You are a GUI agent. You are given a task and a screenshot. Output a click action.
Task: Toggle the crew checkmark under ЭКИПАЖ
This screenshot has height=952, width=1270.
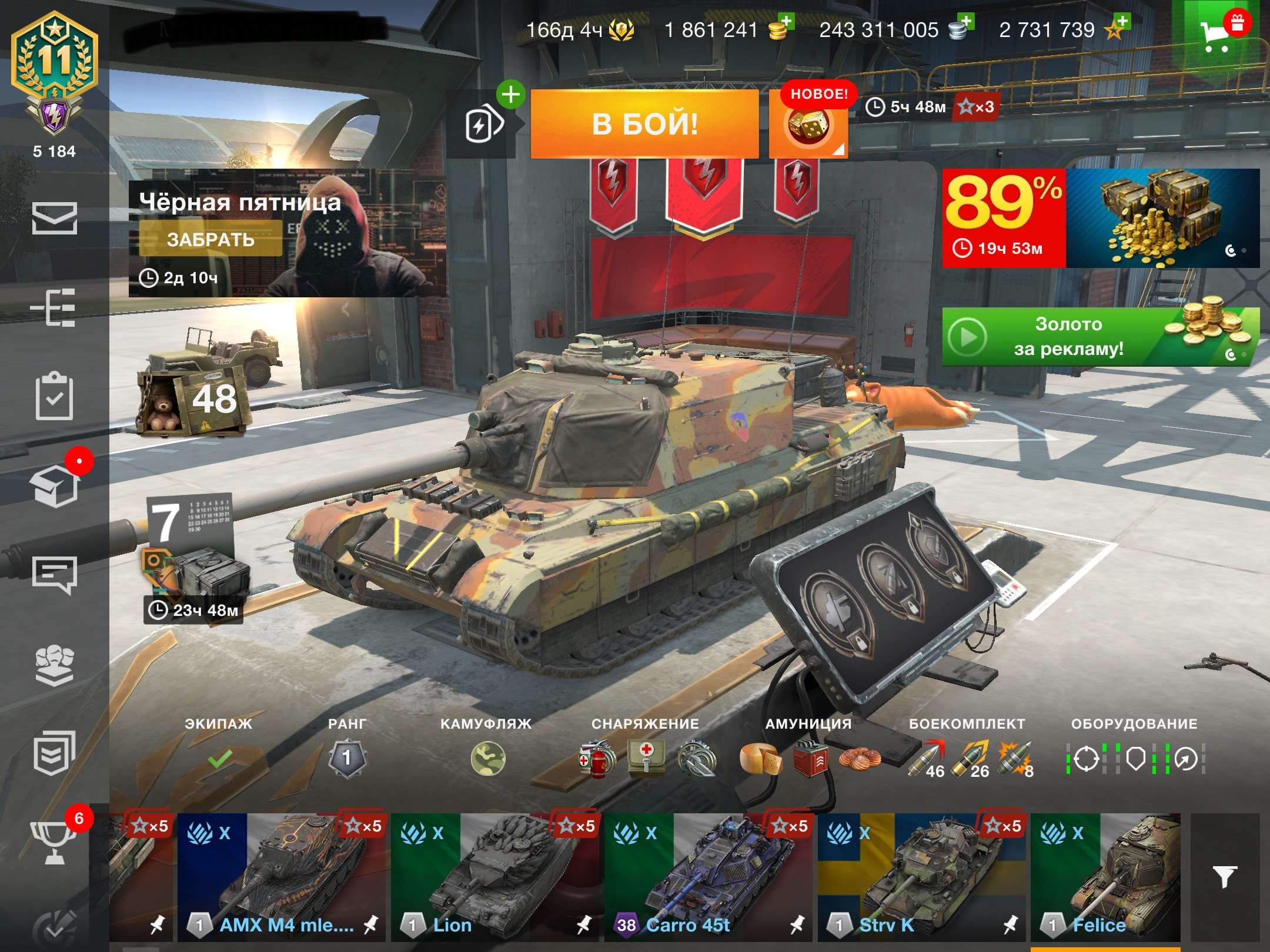[x=218, y=760]
